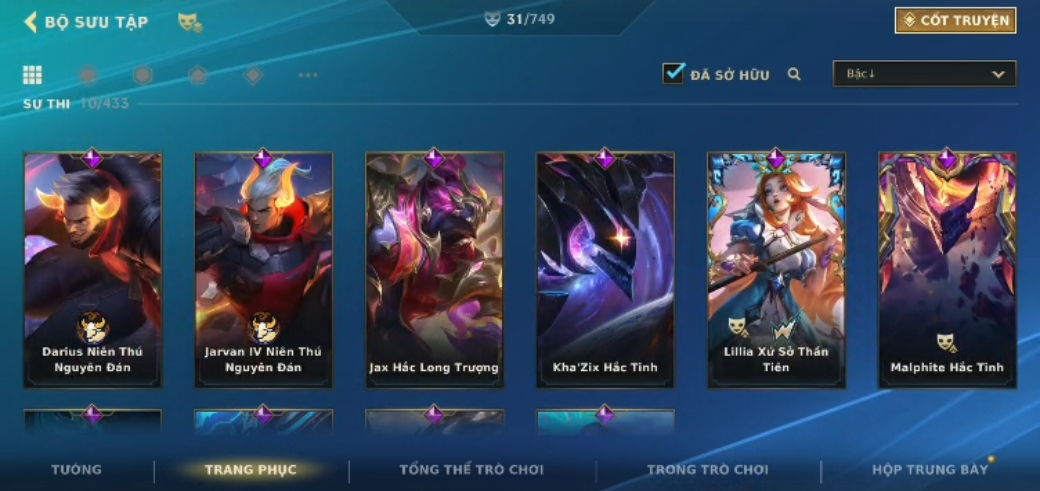This screenshot has height=491, width=1040.
Task: Open the Hộp Trưng Bày tab
Action: point(929,470)
